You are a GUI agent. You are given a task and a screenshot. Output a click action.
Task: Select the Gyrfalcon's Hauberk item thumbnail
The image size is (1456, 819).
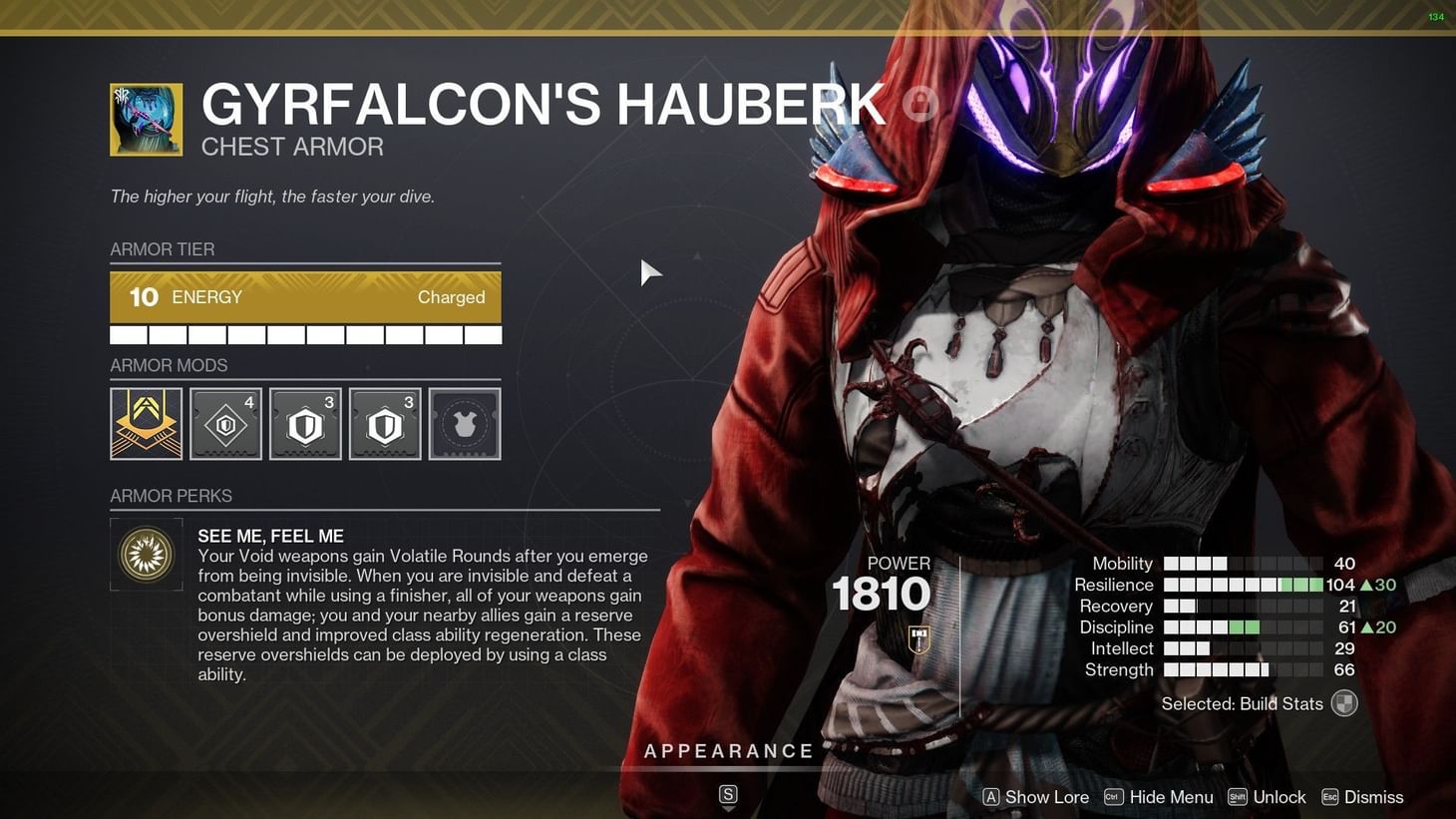coord(146,119)
